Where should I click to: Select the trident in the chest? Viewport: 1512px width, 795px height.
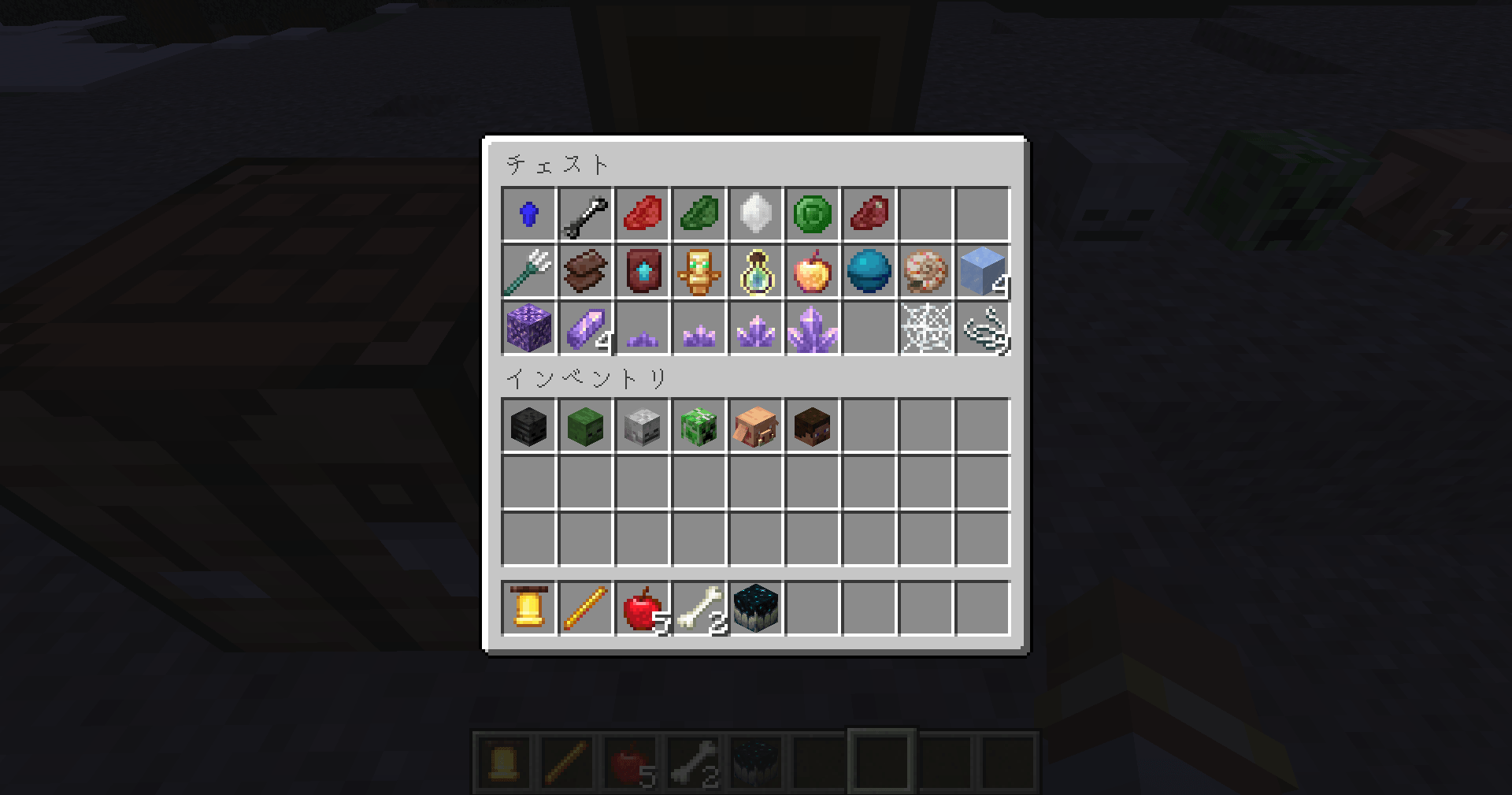528,271
